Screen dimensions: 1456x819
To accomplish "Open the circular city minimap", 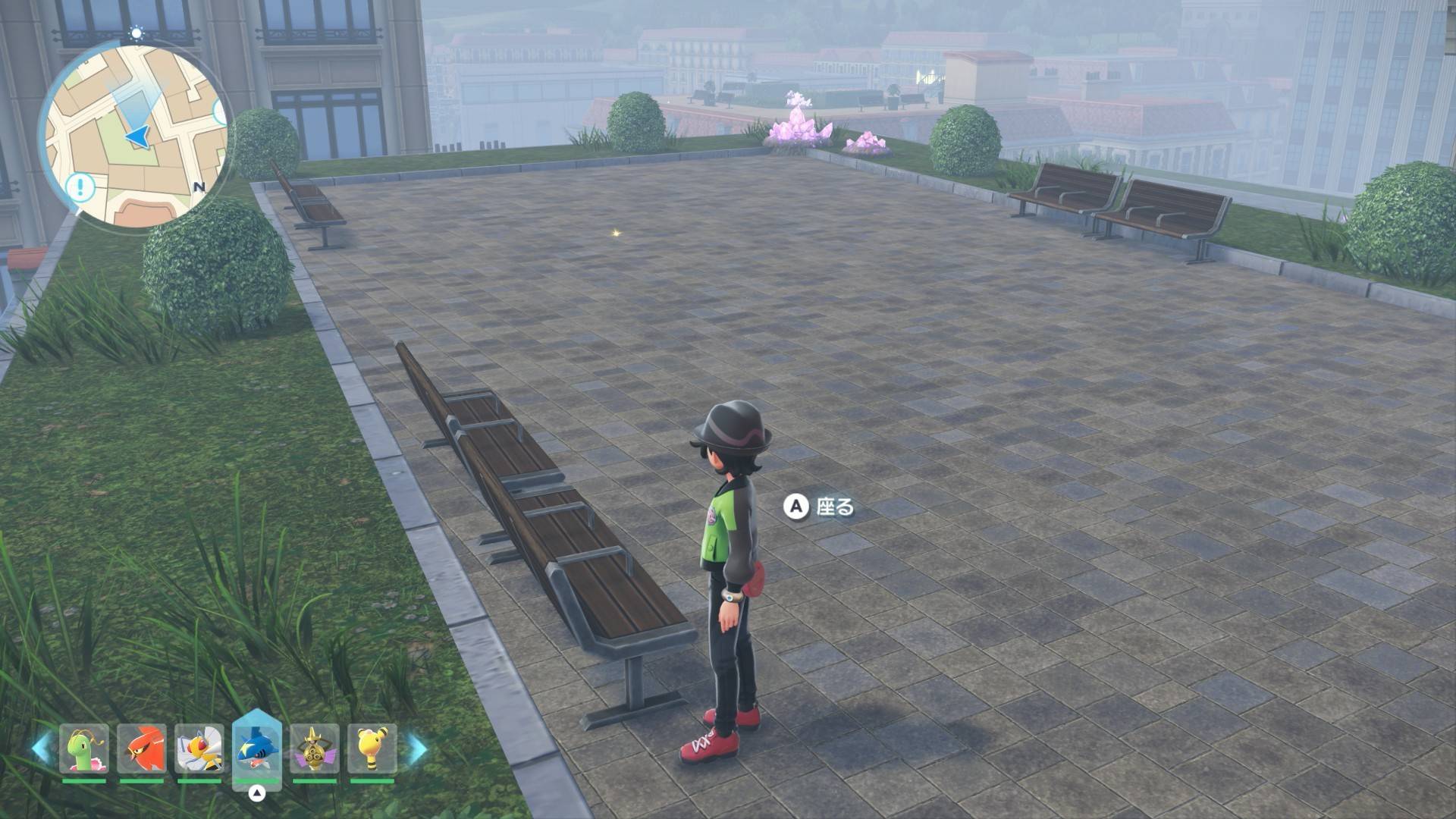I will 136,136.
